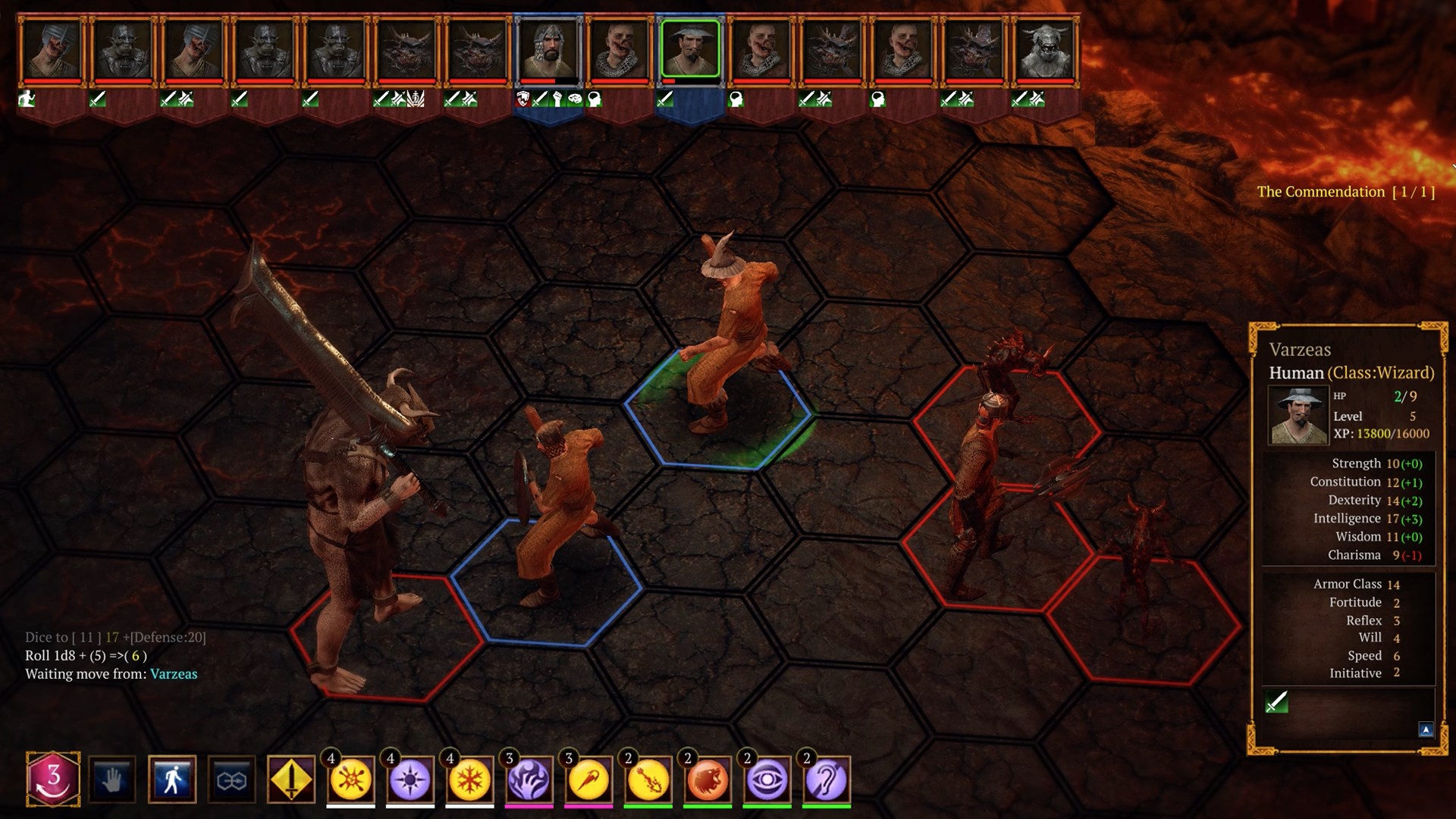The image size is (1456, 819).
Task: Use the purple ear spell icon
Action: (827, 780)
